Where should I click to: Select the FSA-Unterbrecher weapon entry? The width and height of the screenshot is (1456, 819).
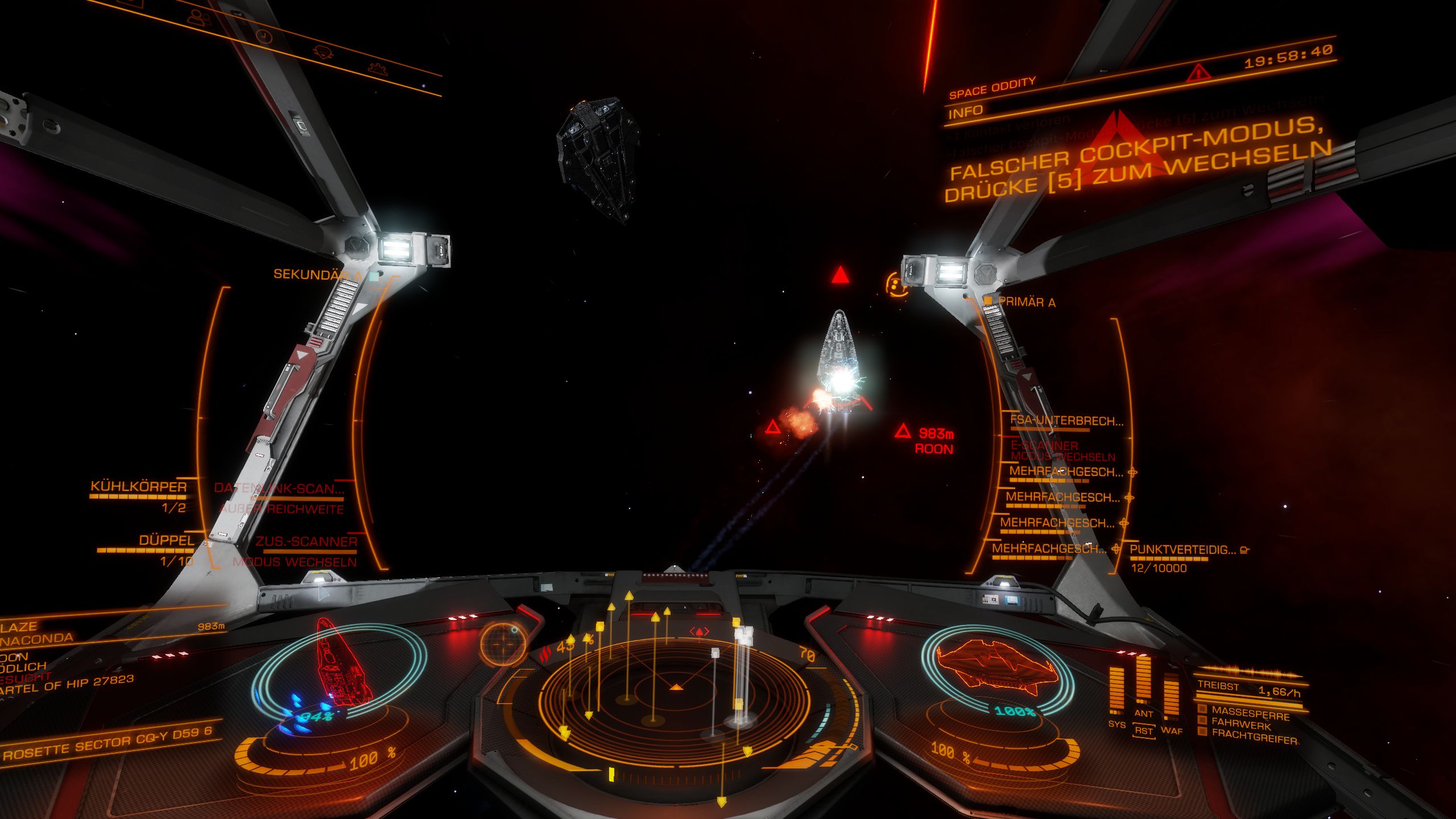pos(1066,421)
